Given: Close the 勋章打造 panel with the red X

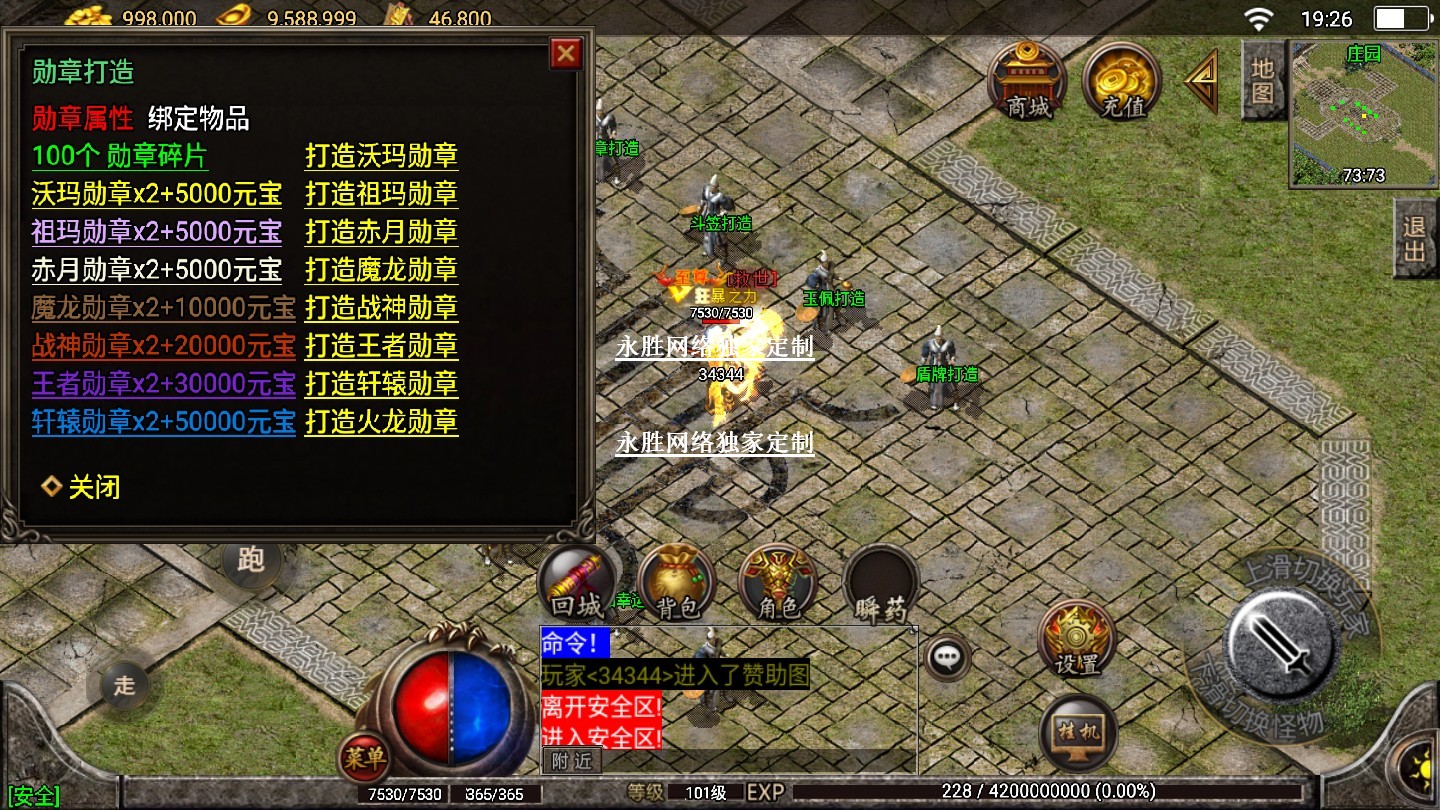Looking at the screenshot, I should point(566,53).
